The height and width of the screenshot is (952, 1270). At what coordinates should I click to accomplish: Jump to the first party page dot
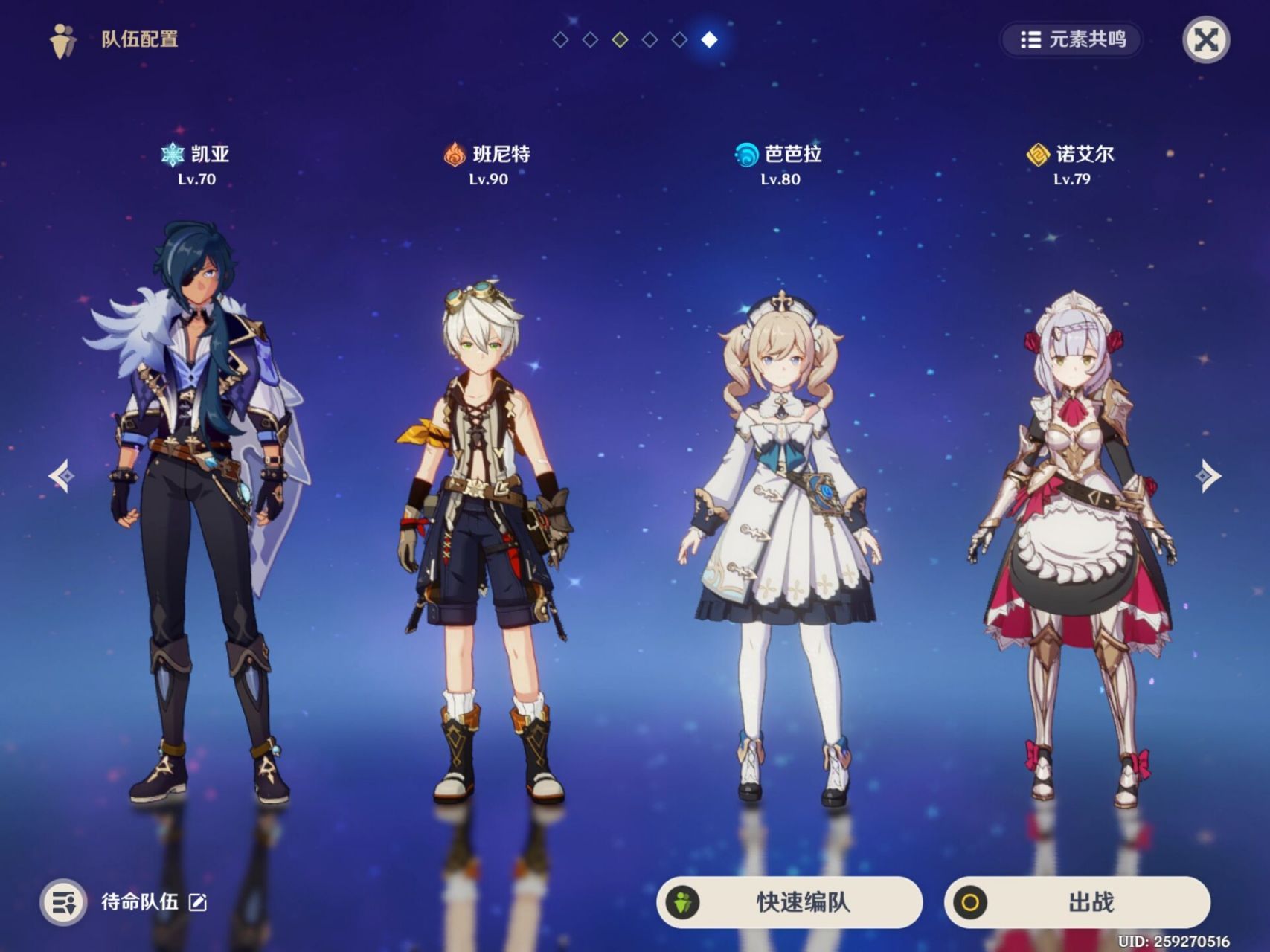pyautogui.click(x=561, y=40)
